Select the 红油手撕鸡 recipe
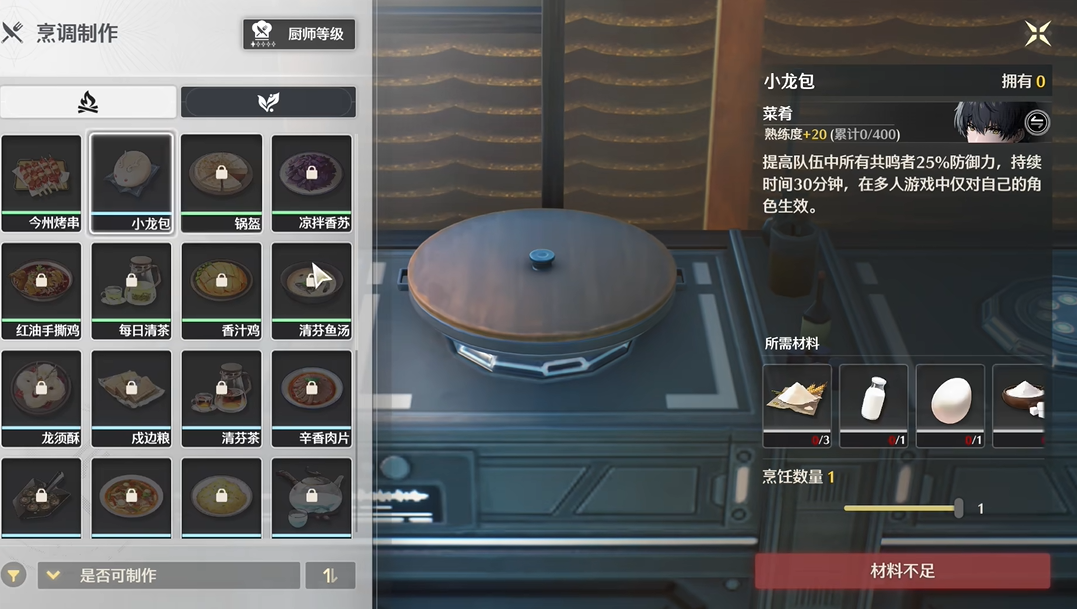 tap(41, 290)
